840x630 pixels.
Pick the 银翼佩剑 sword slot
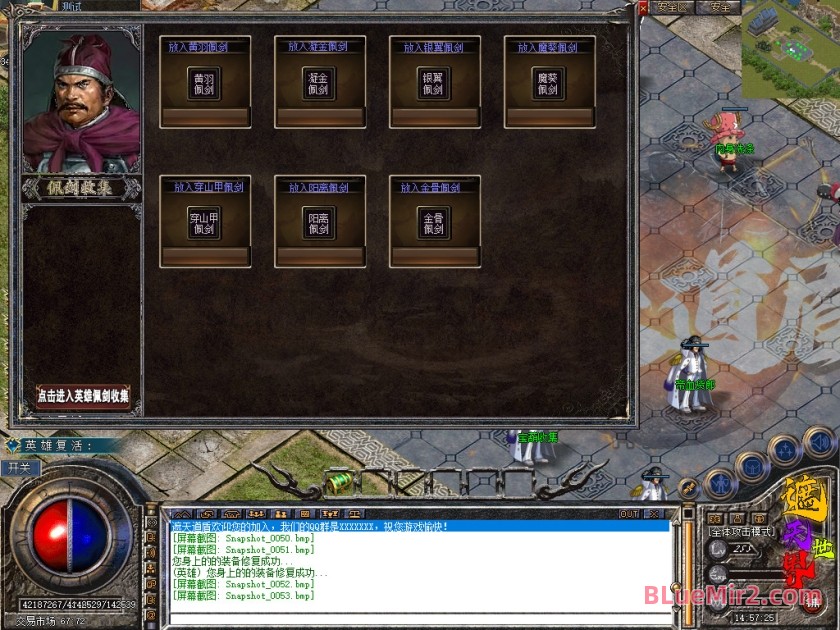pyautogui.click(x=434, y=84)
